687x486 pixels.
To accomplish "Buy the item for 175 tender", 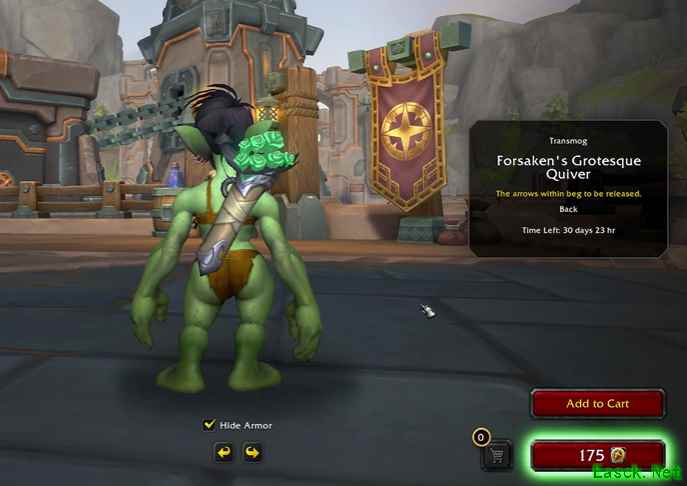I will click(x=597, y=456).
